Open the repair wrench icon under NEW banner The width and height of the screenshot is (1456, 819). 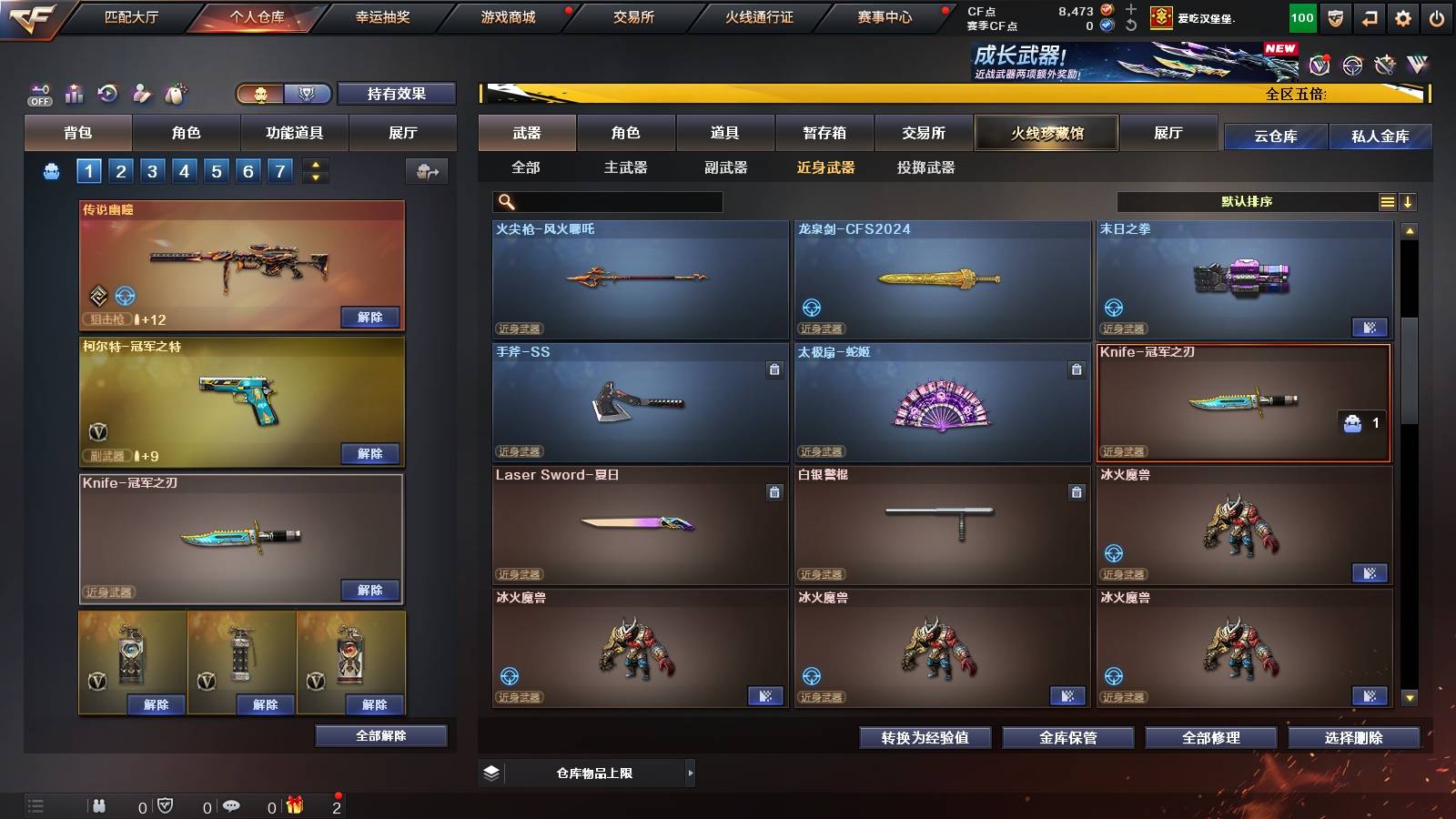click(1384, 65)
